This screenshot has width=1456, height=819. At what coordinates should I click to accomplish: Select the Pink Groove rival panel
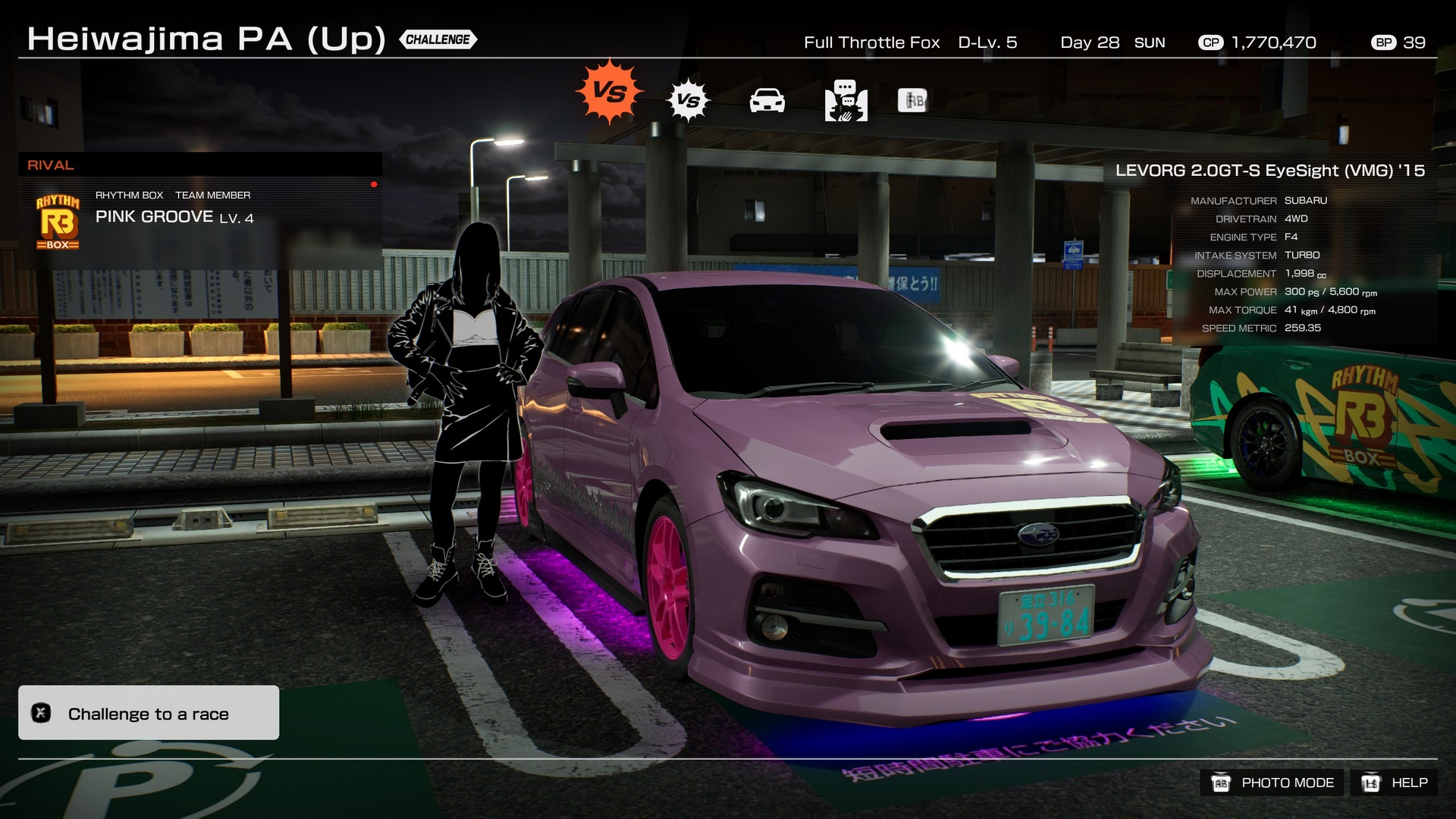coord(200,220)
